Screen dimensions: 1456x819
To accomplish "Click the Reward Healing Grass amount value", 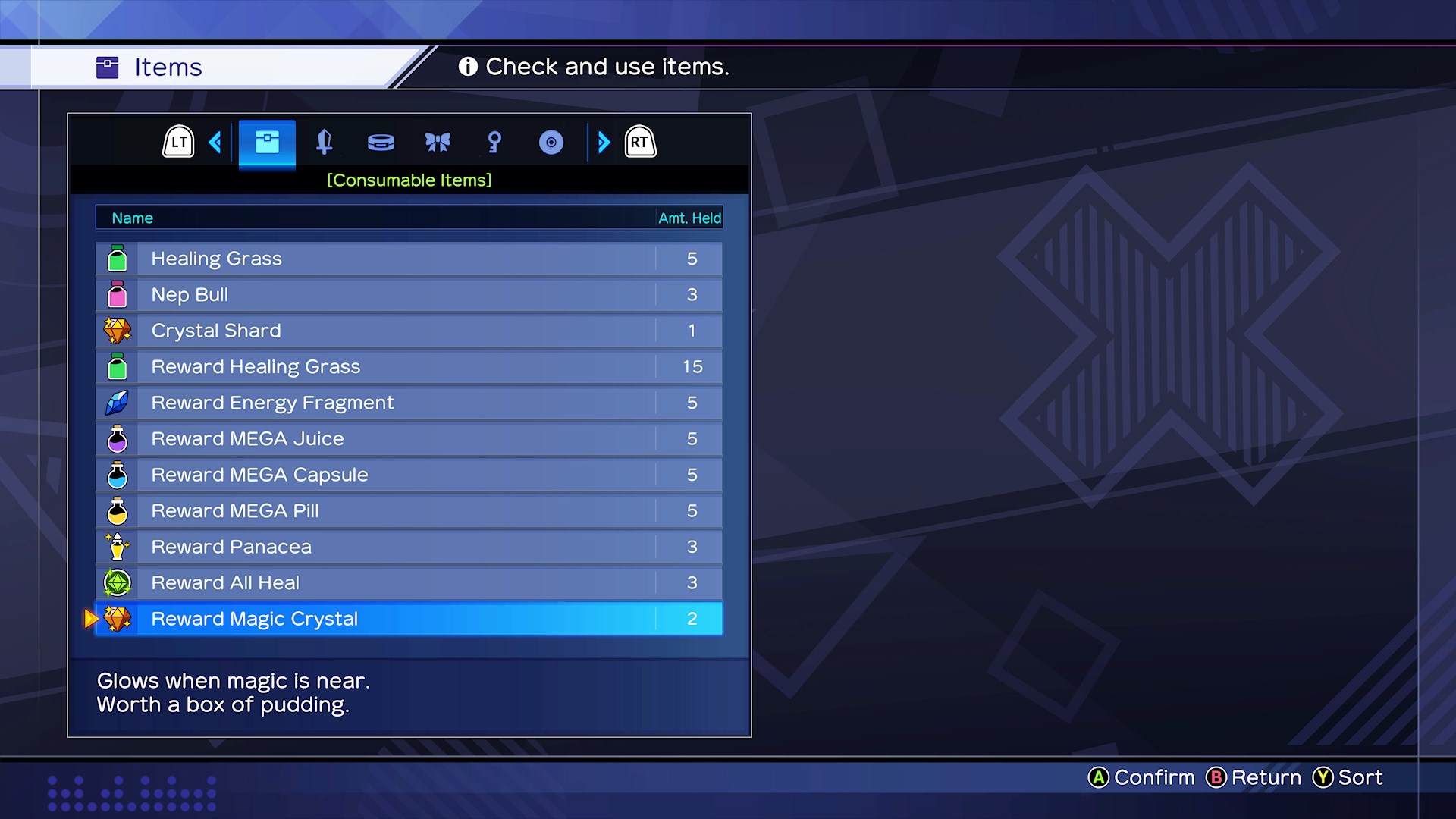I will (691, 366).
